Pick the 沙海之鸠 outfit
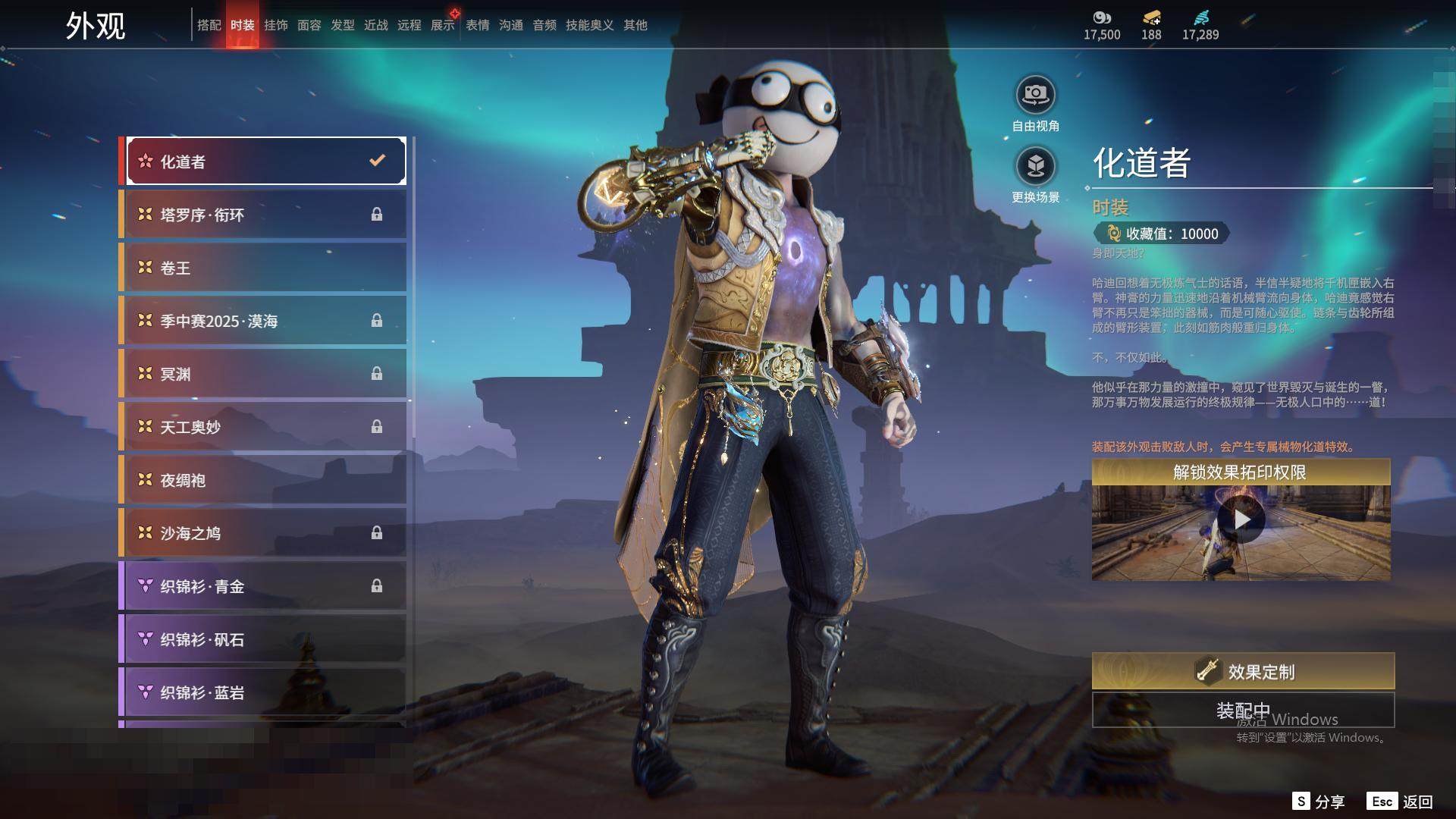 tap(263, 533)
